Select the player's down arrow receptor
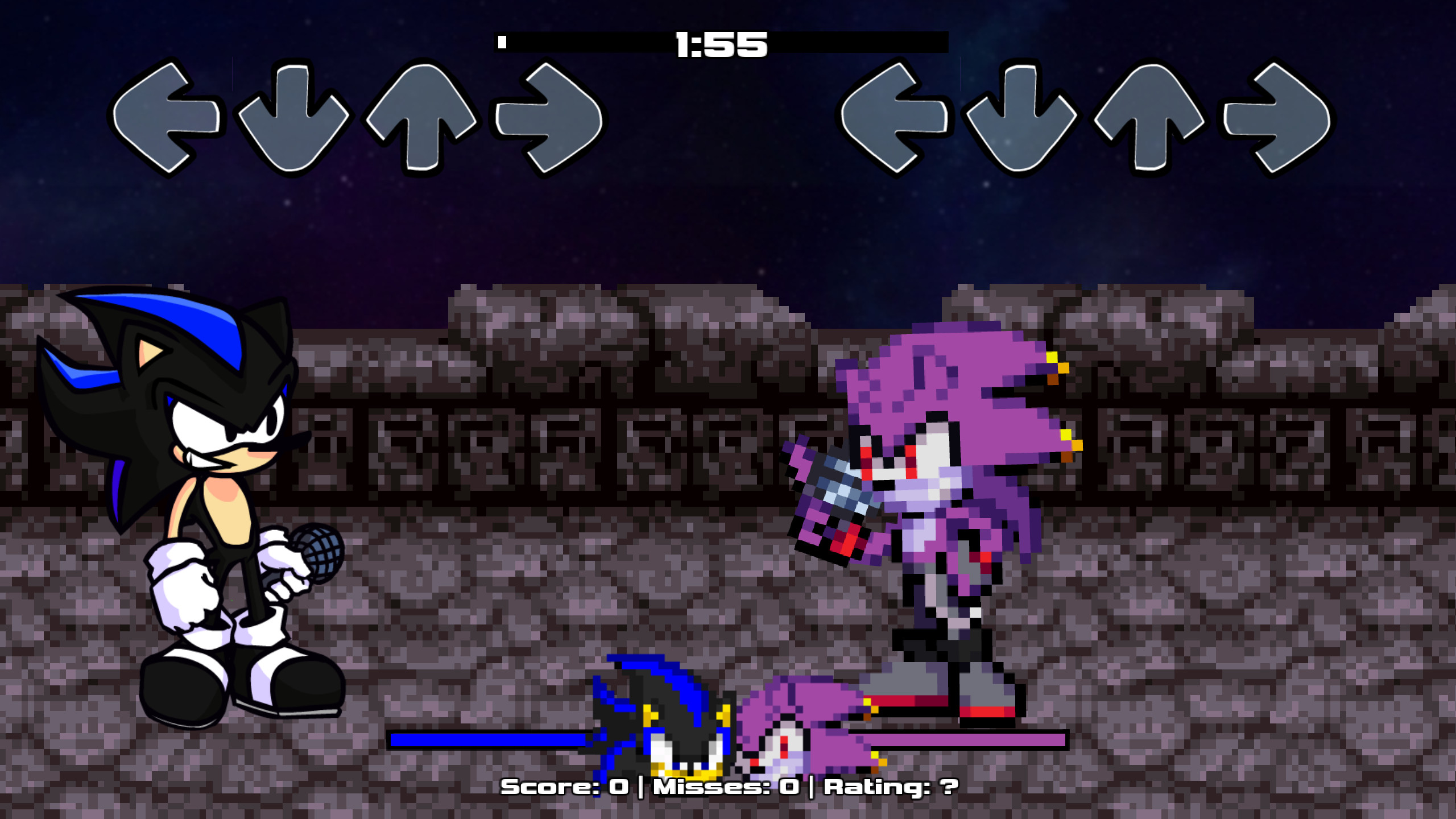The height and width of the screenshot is (819, 1456). tap(1021, 119)
